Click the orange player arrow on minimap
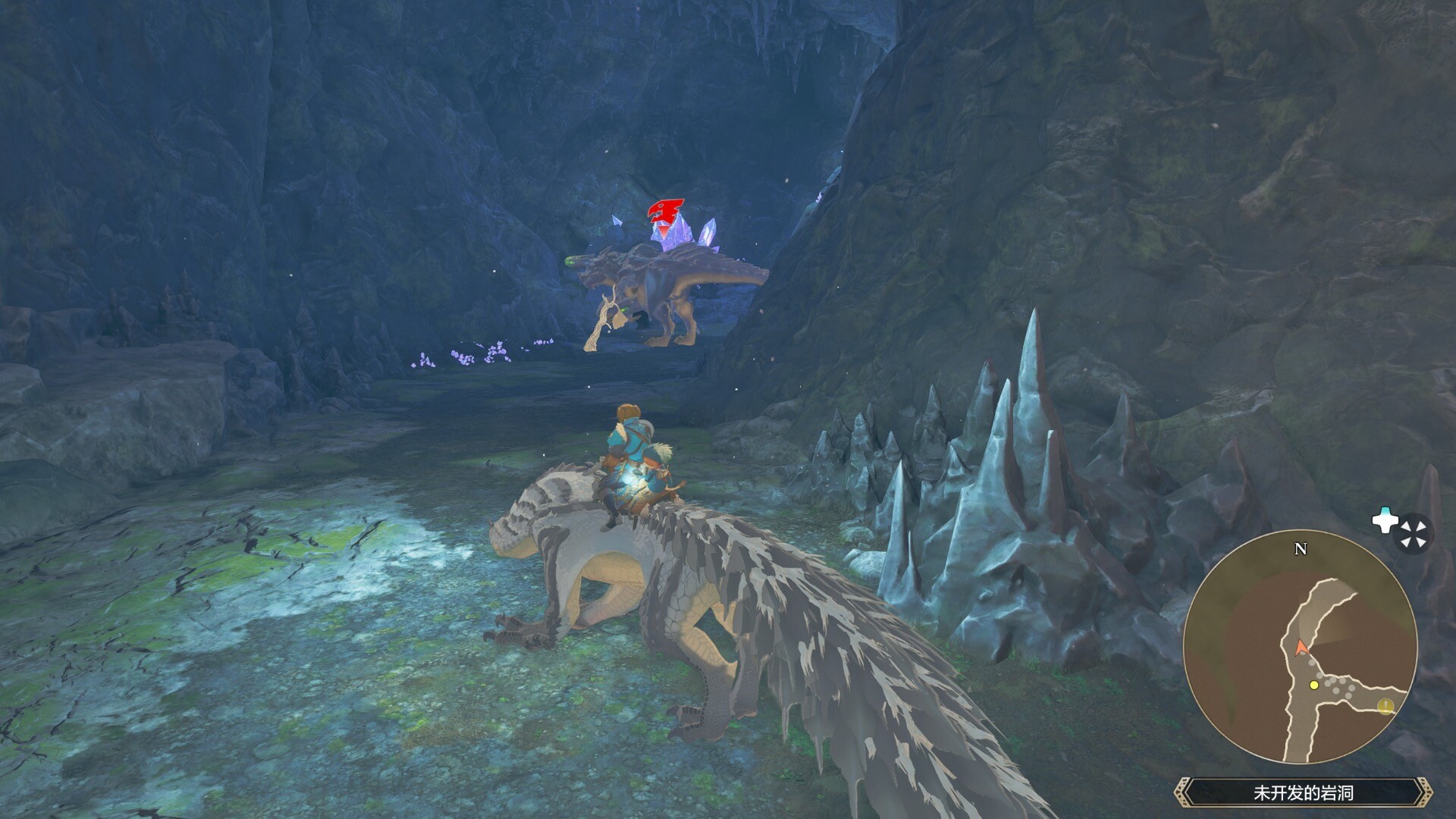1456x819 pixels. coord(1301,647)
